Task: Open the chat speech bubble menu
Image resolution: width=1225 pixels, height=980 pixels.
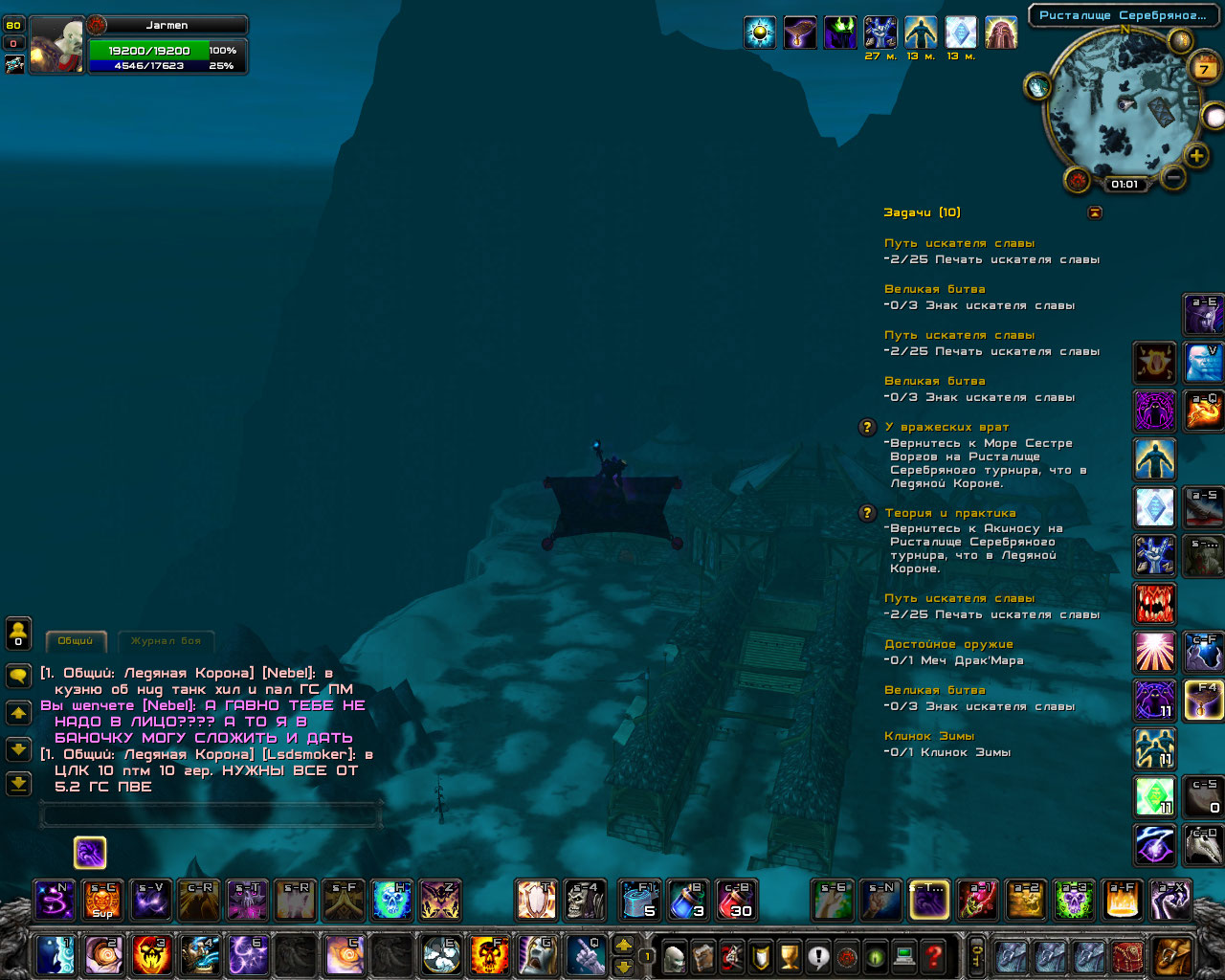Action: 18,677
